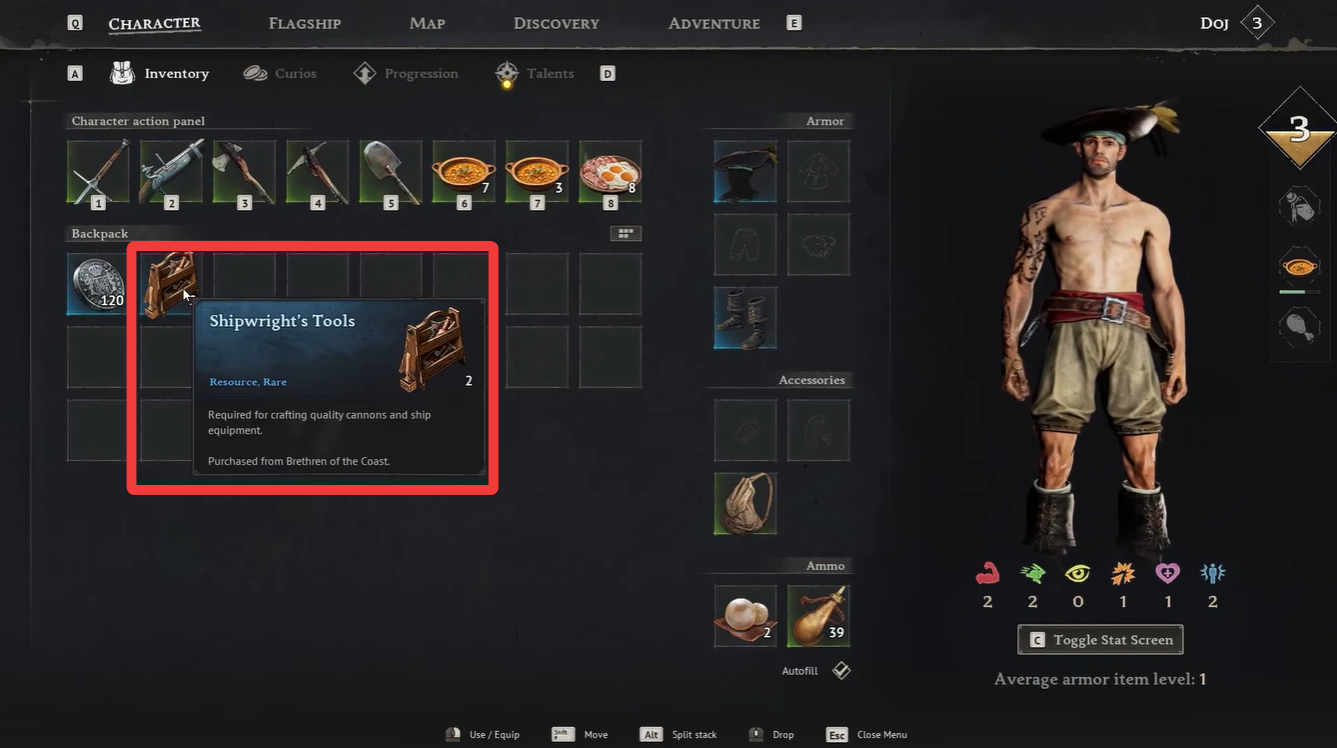
Task: Click the green progress bar beside the character
Action: (x=1300, y=290)
